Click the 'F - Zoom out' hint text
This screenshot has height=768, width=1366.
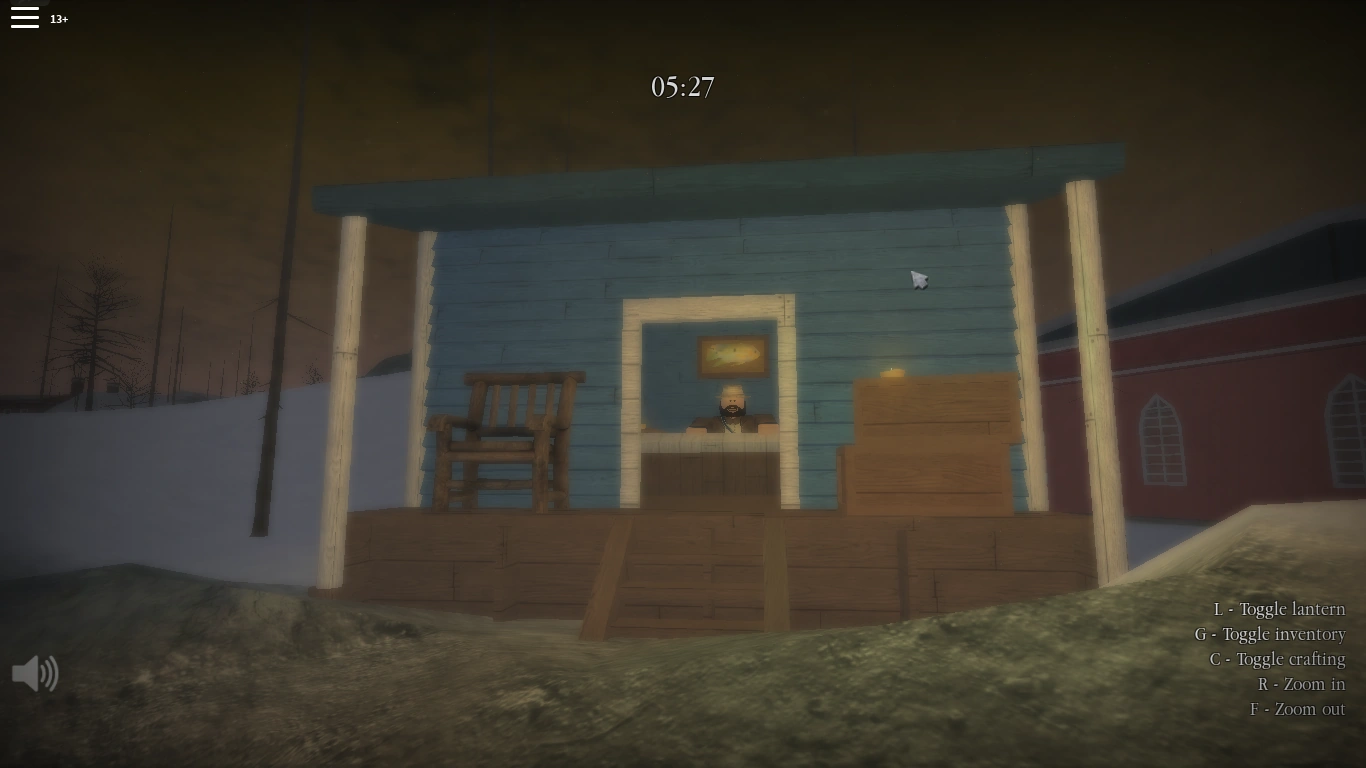click(1298, 709)
